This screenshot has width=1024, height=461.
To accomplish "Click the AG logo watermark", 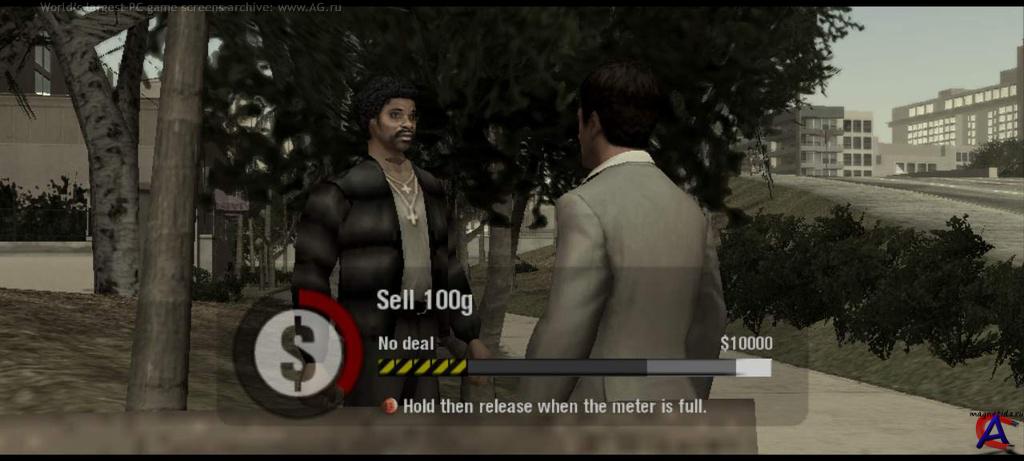I will tap(997, 435).
